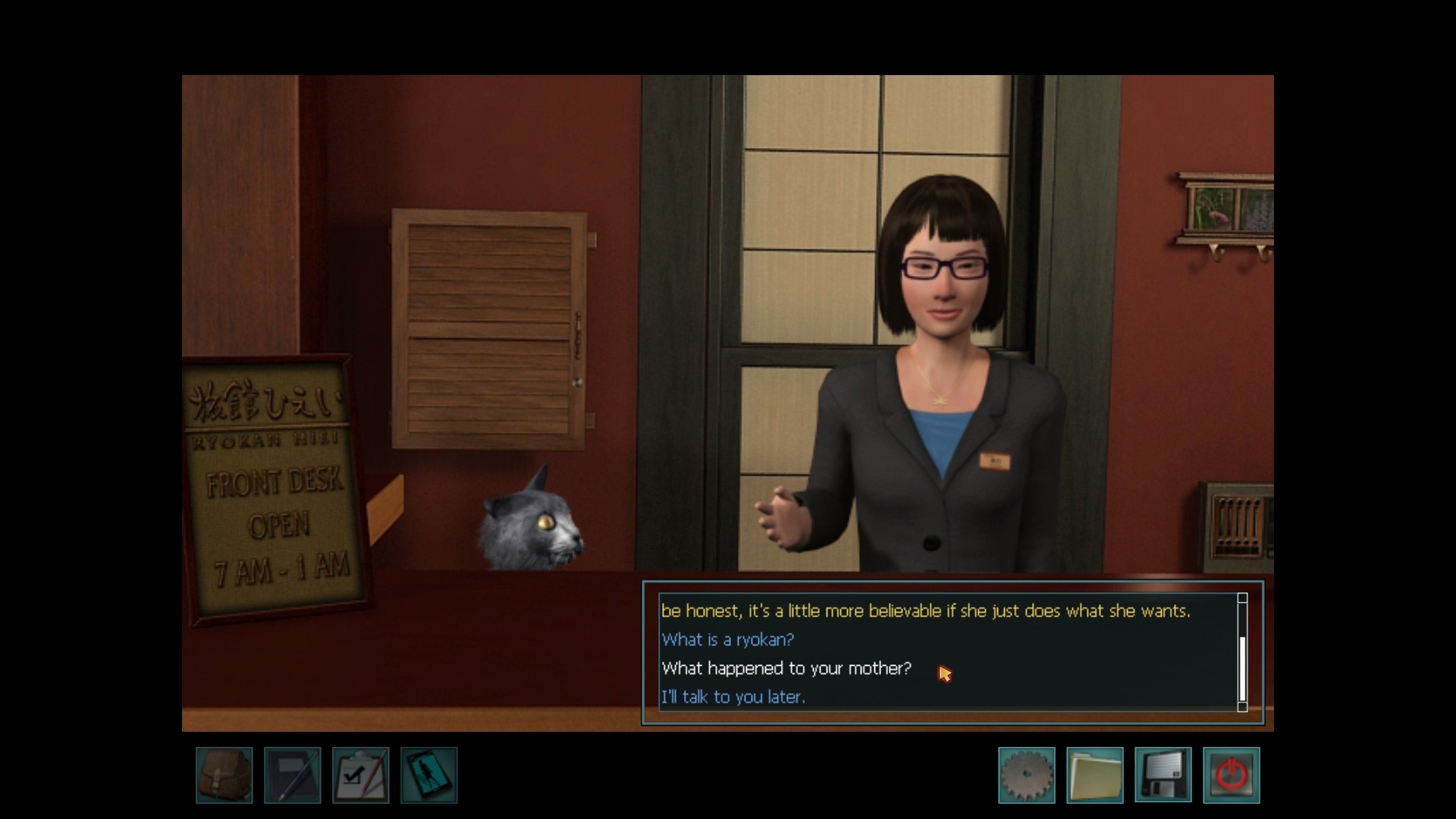This screenshot has height=819, width=1456.
Task: Load a game via folder icon
Action: (1095, 775)
